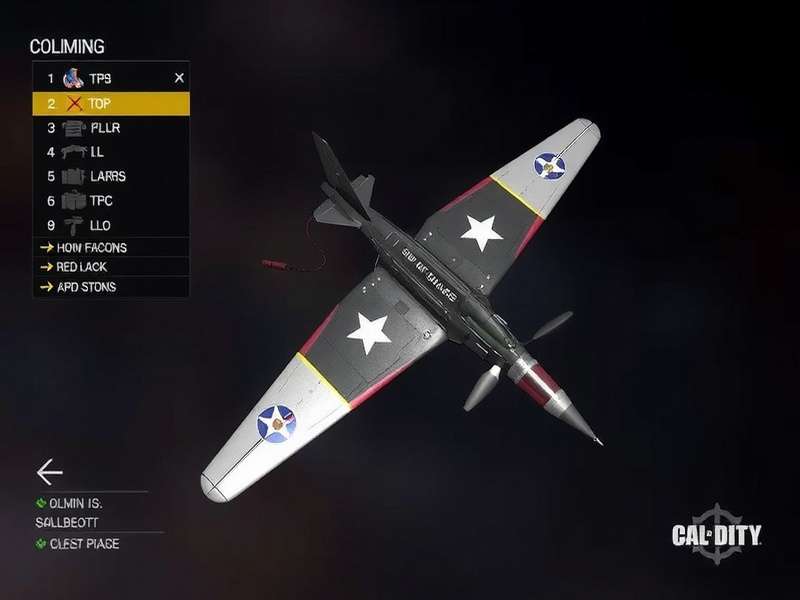Open the RED LACK option
The height and width of the screenshot is (600, 800).
point(80,267)
